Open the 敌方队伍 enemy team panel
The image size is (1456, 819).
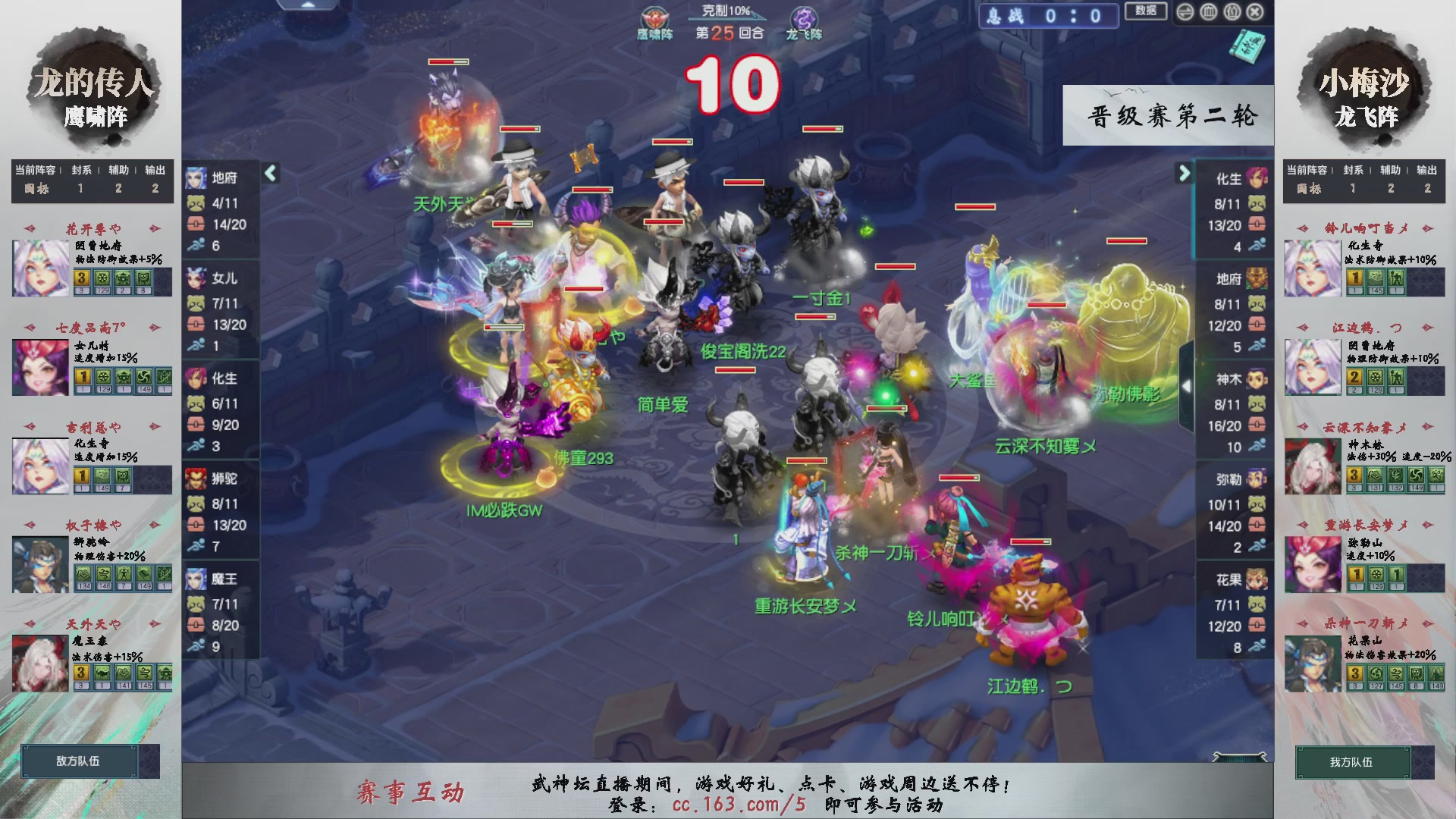(80, 761)
